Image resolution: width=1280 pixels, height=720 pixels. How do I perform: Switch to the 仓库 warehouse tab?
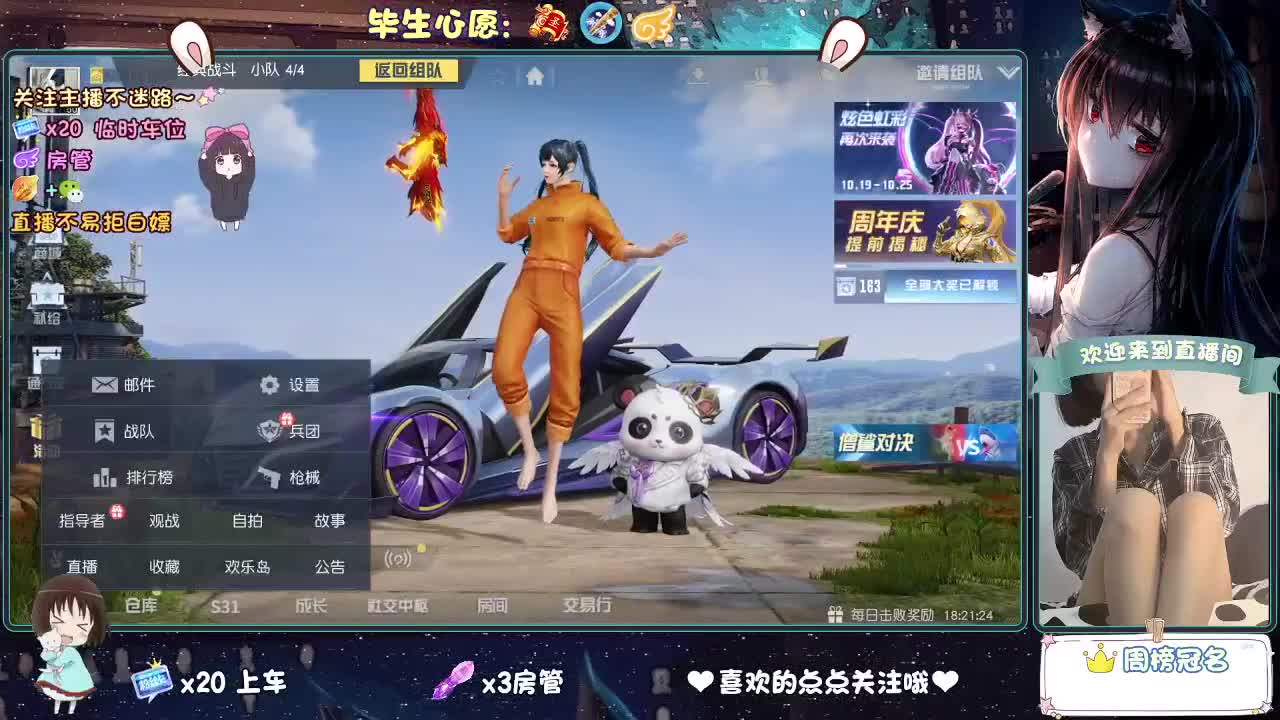coord(140,606)
